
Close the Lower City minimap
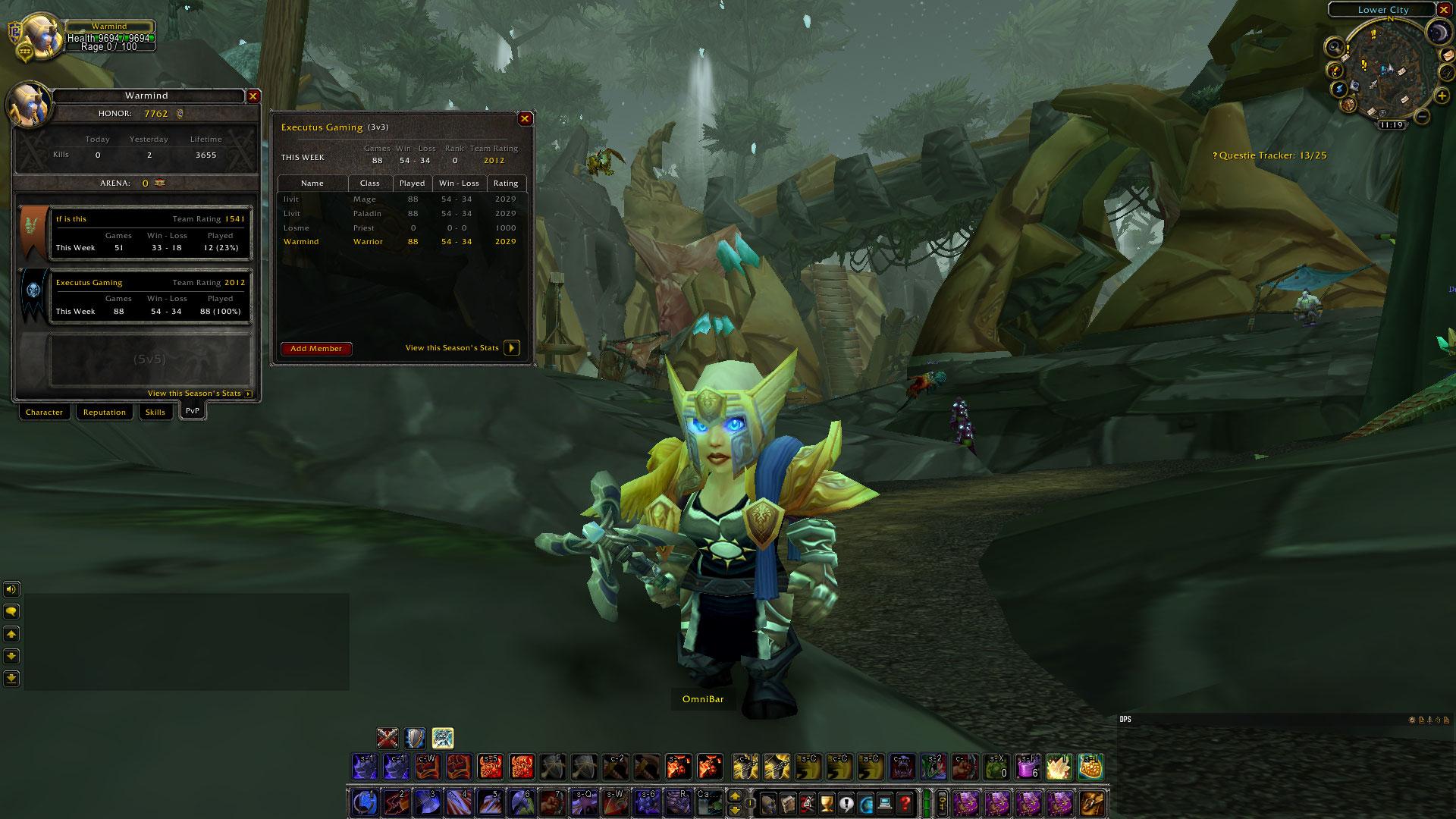pyautogui.click(x=1444, y=10)
